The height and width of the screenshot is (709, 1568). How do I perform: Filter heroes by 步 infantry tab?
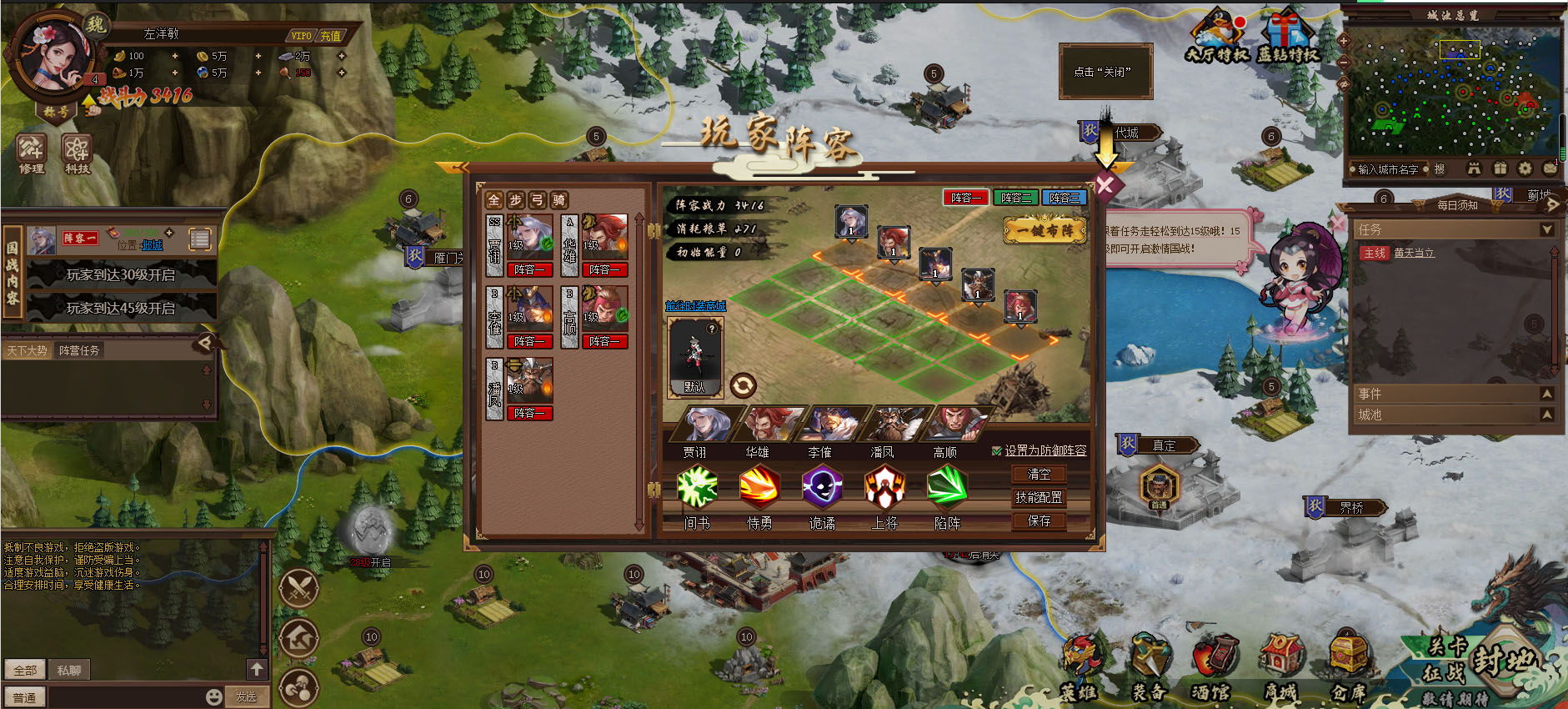(516, 200)
